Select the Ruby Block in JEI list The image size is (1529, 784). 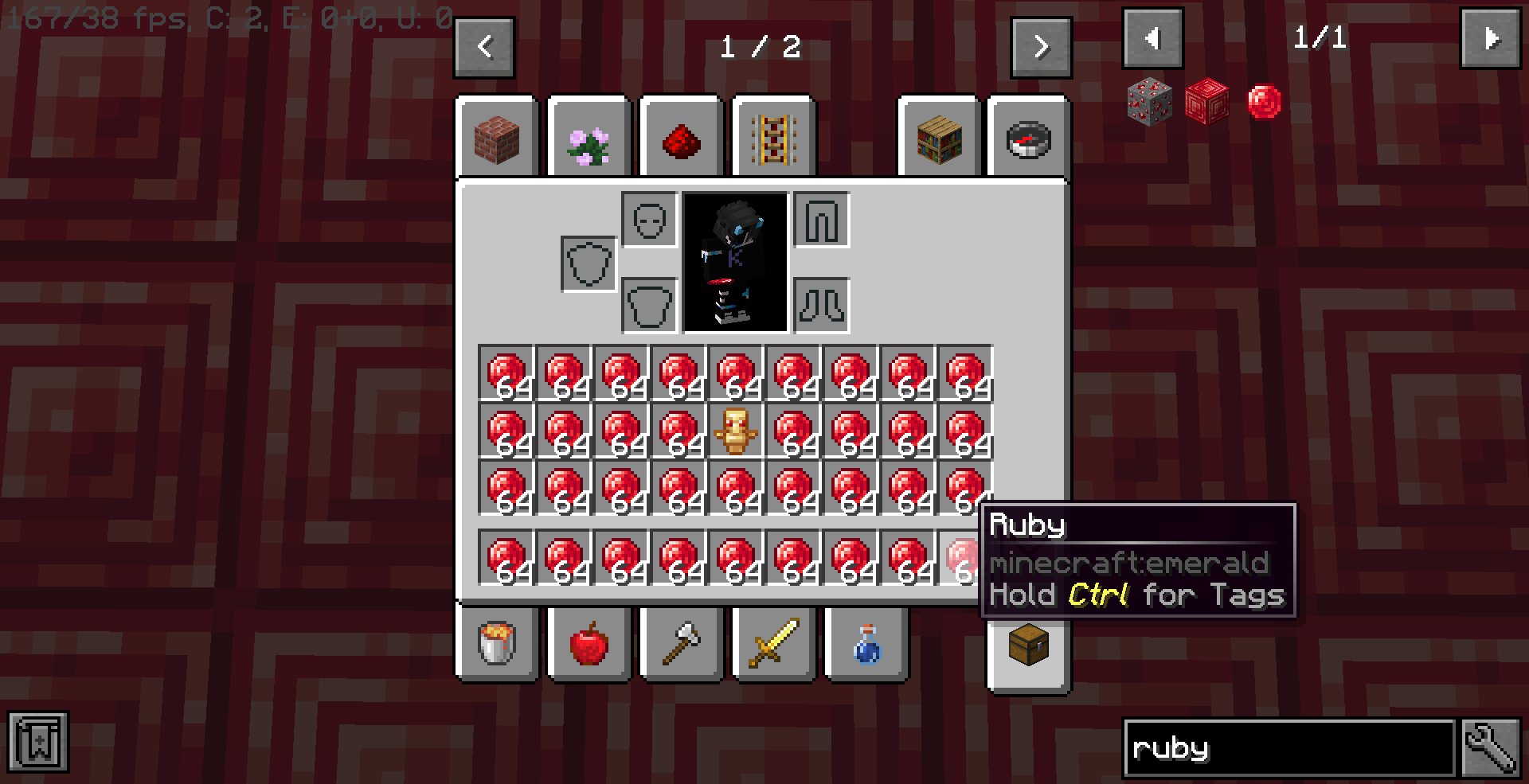[x=1206, y=101]
